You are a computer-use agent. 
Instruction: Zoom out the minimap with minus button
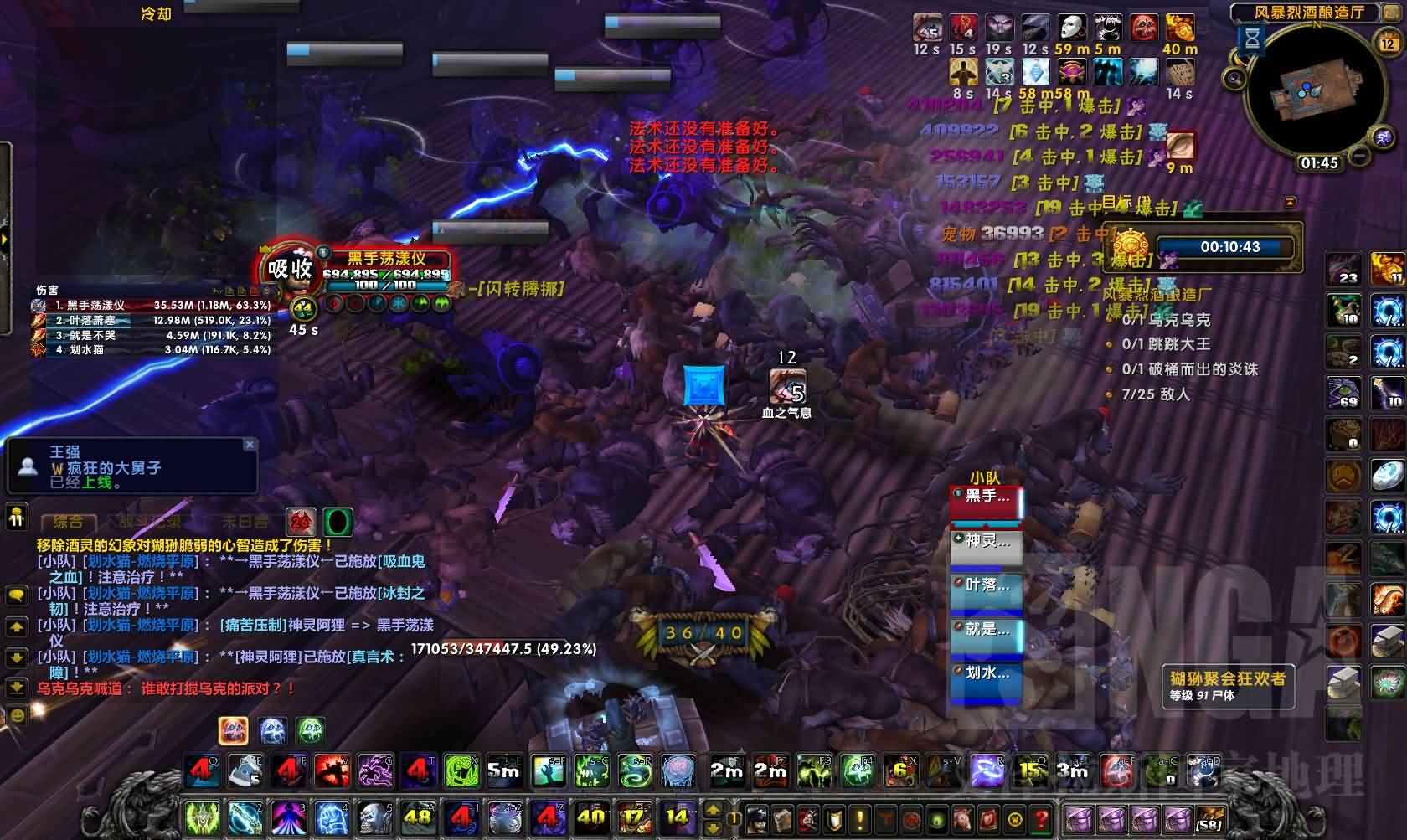(x=1360, y=157)
